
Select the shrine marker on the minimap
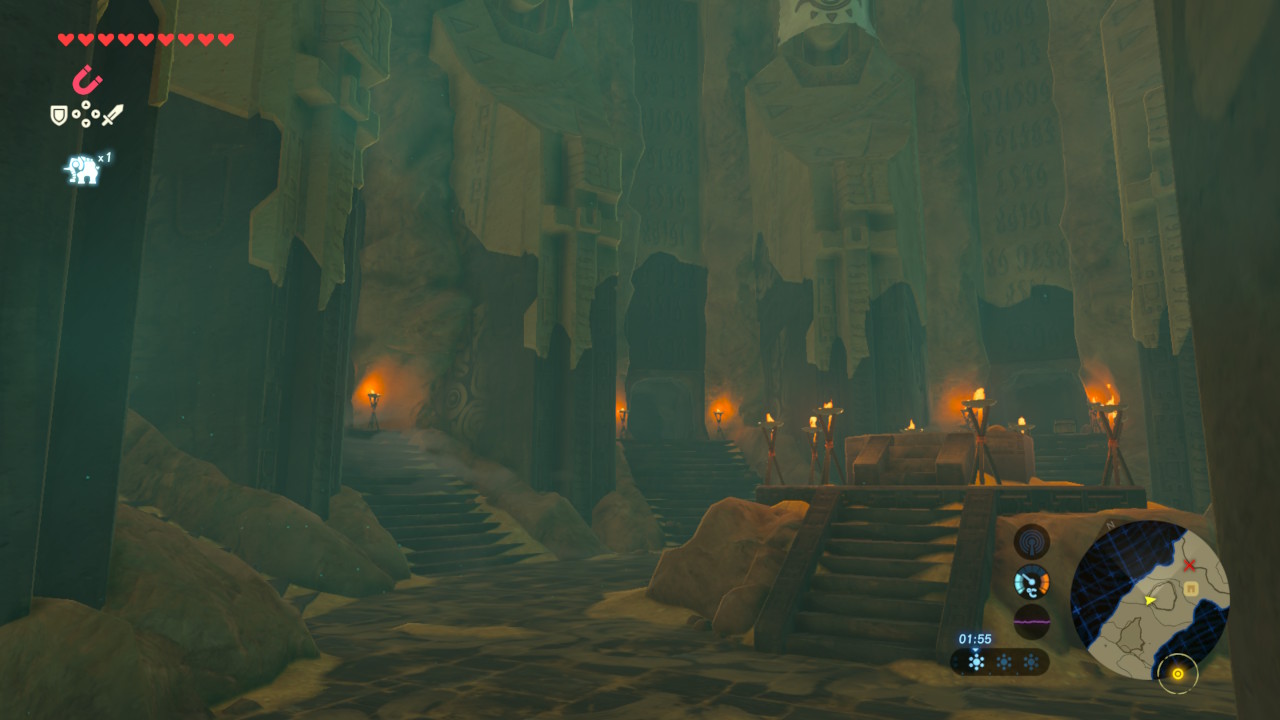pyautogui.click(x=1192, y=589)
